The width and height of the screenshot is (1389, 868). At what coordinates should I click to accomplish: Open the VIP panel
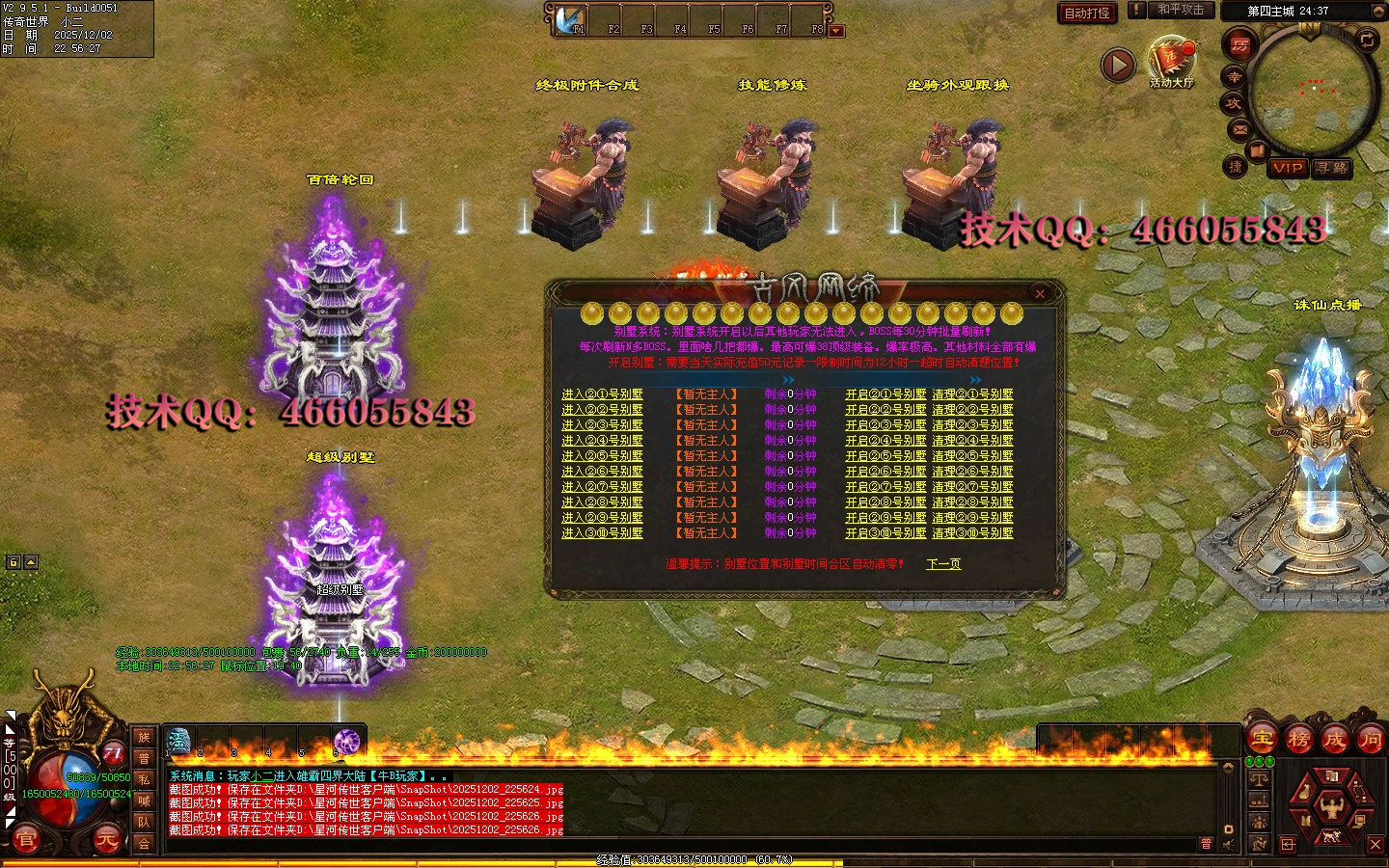click(1288, 168)
